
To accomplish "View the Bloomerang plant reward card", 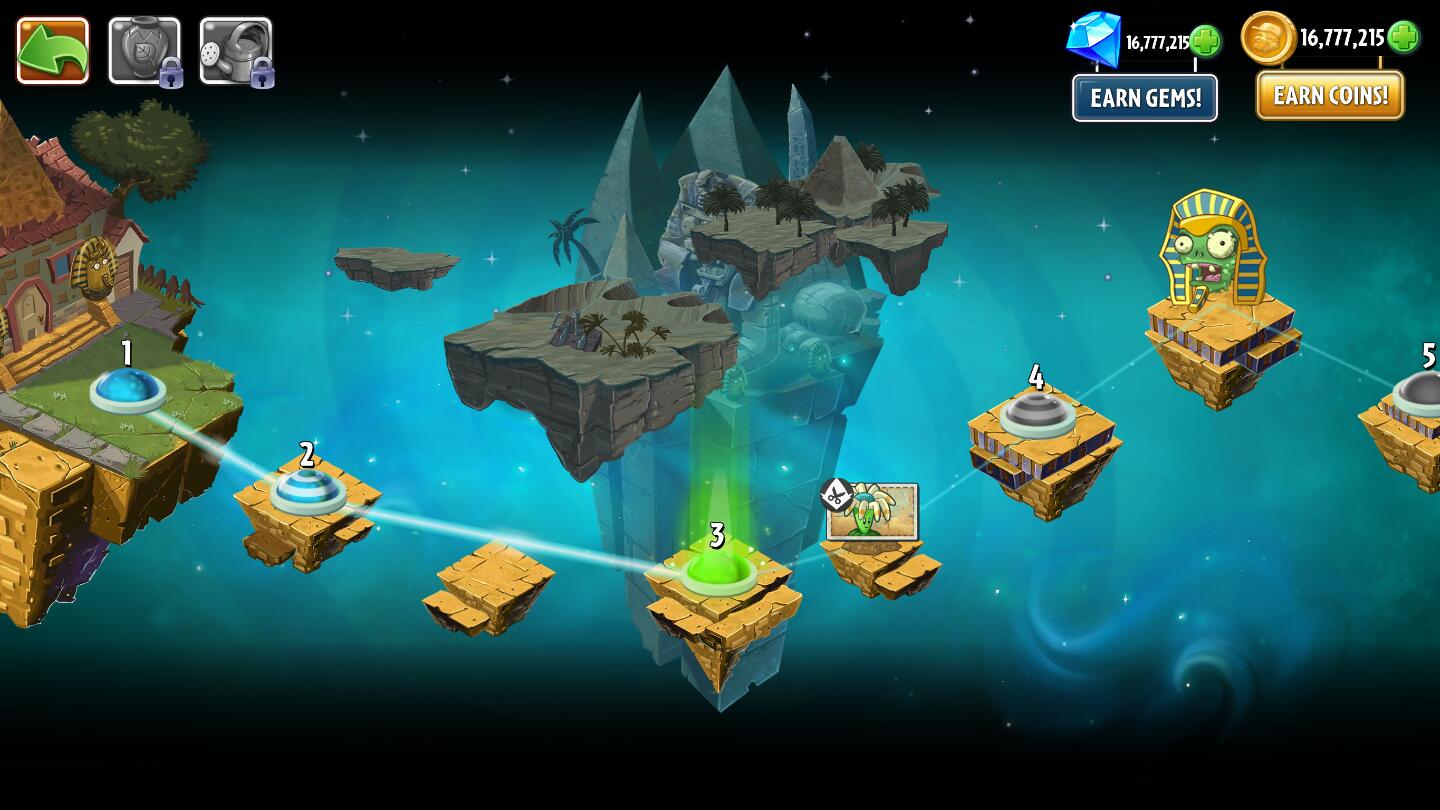I will click(873, 512).
